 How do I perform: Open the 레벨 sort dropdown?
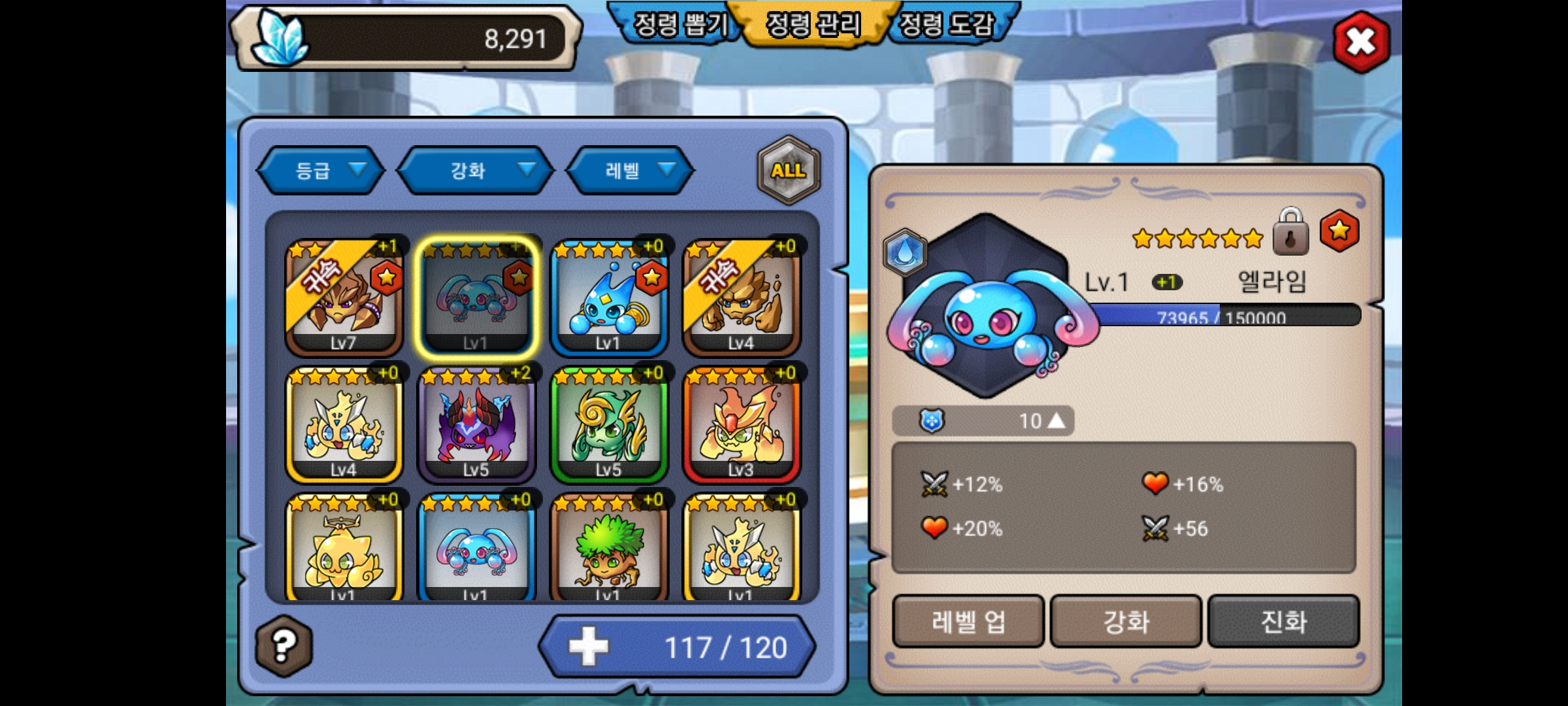(x=630, y=171)
